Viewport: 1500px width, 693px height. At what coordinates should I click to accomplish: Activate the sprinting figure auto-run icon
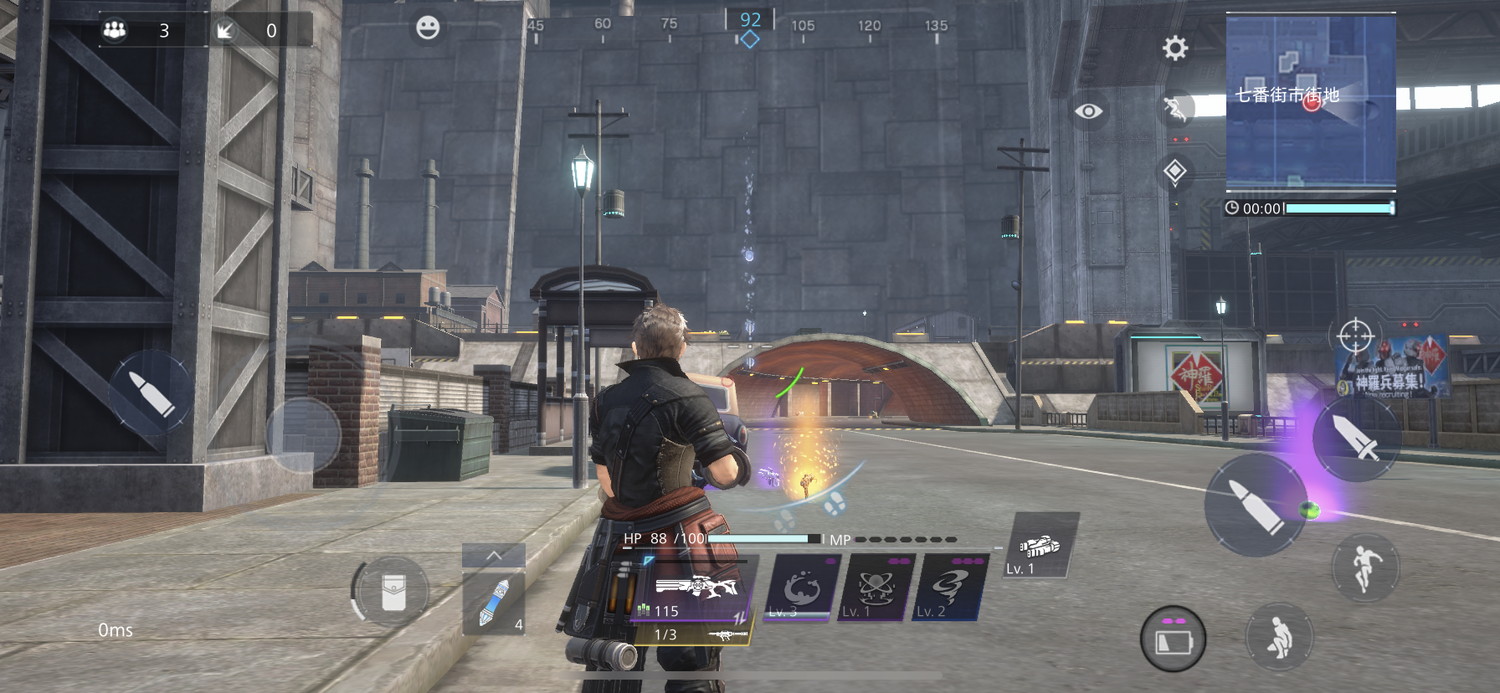click(x=1177, y=109)
